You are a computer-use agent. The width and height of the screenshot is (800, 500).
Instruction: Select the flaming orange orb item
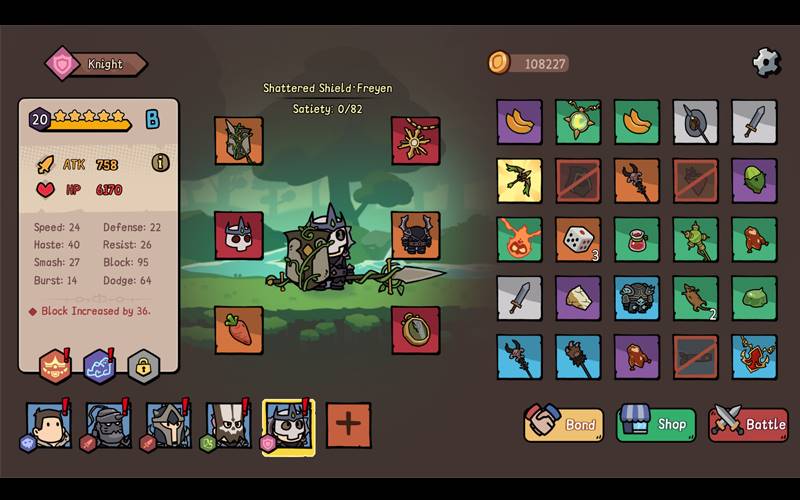[519, 240]
